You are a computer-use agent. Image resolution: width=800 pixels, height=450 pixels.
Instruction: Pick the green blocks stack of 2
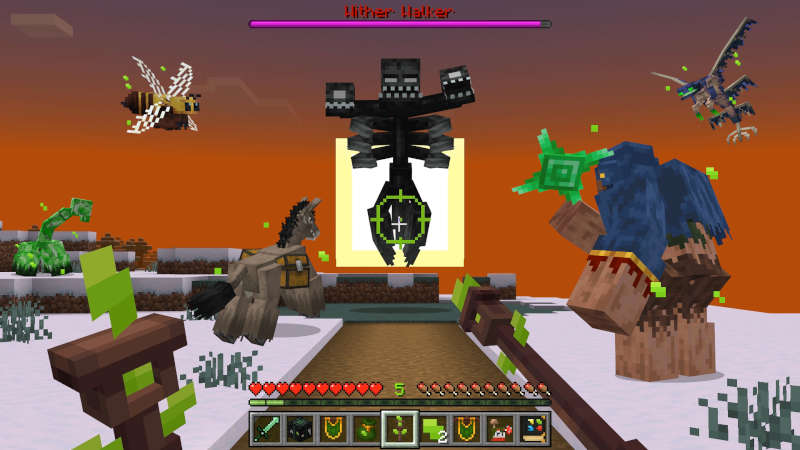click(x=433, y=429)
